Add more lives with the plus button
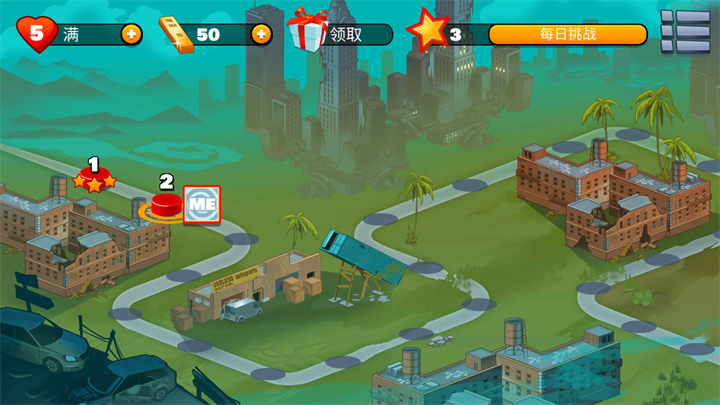This screenshot has width=720, height=405. 131,34
